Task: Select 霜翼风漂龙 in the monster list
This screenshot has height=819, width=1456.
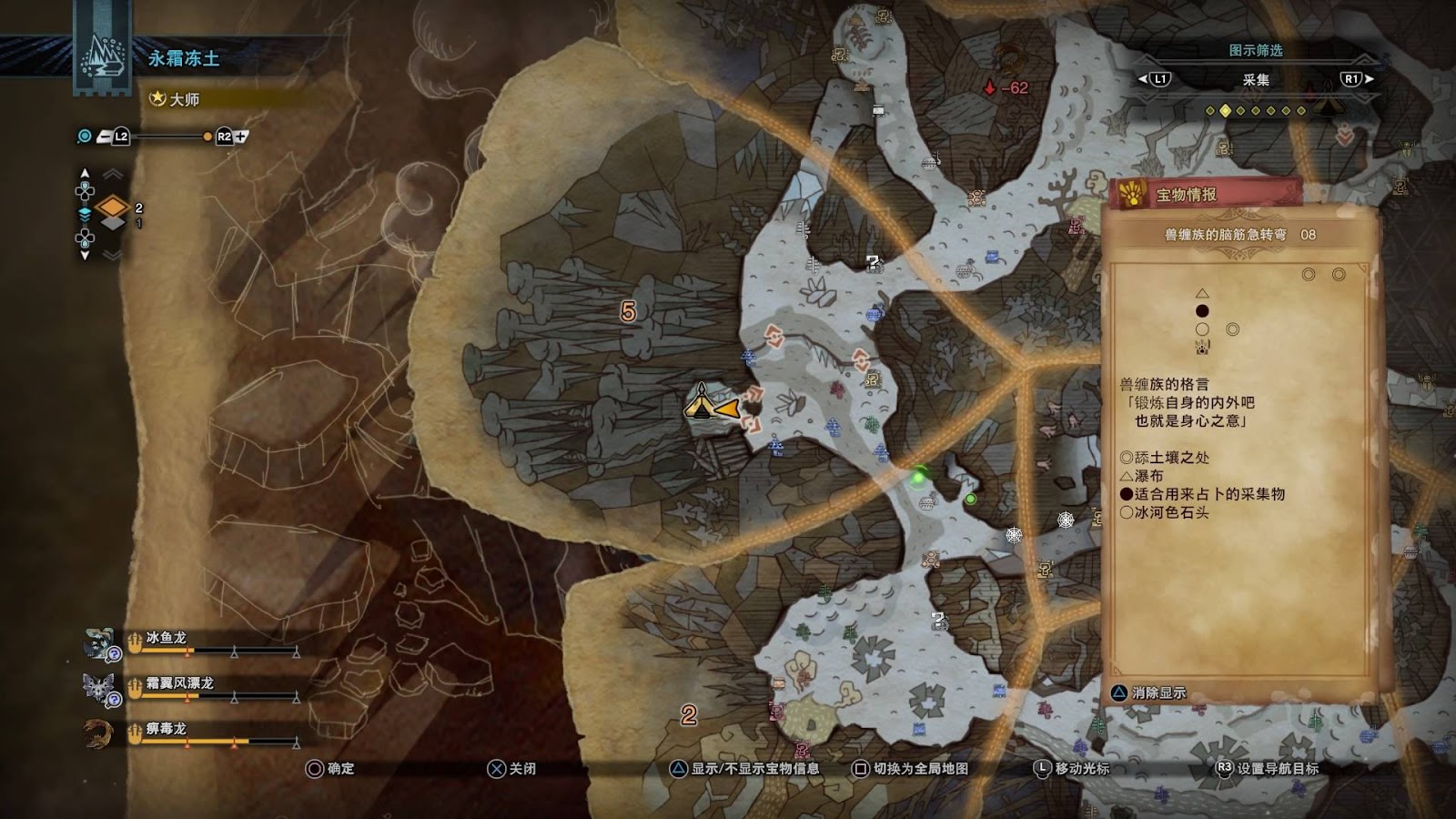Action: (x=179, y=683)
